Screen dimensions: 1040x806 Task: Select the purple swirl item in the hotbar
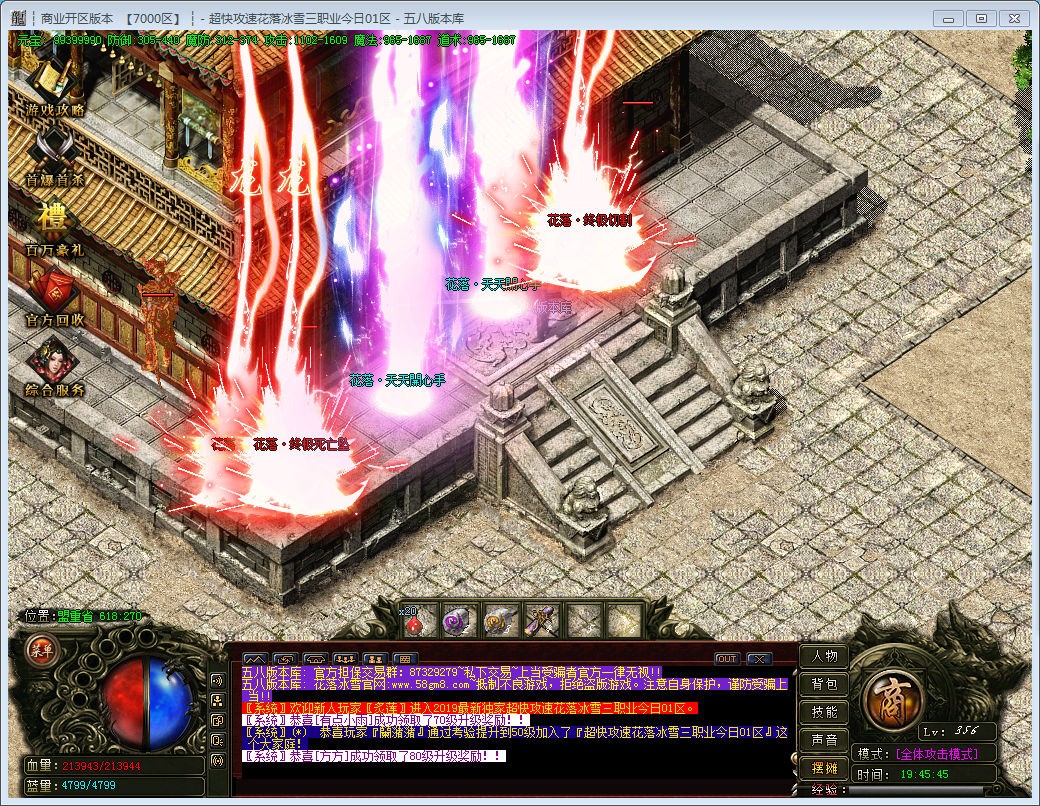459,622
